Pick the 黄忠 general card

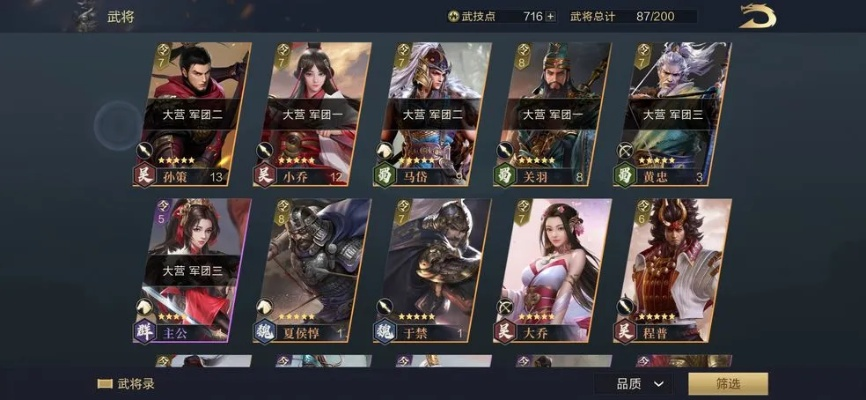671,114
